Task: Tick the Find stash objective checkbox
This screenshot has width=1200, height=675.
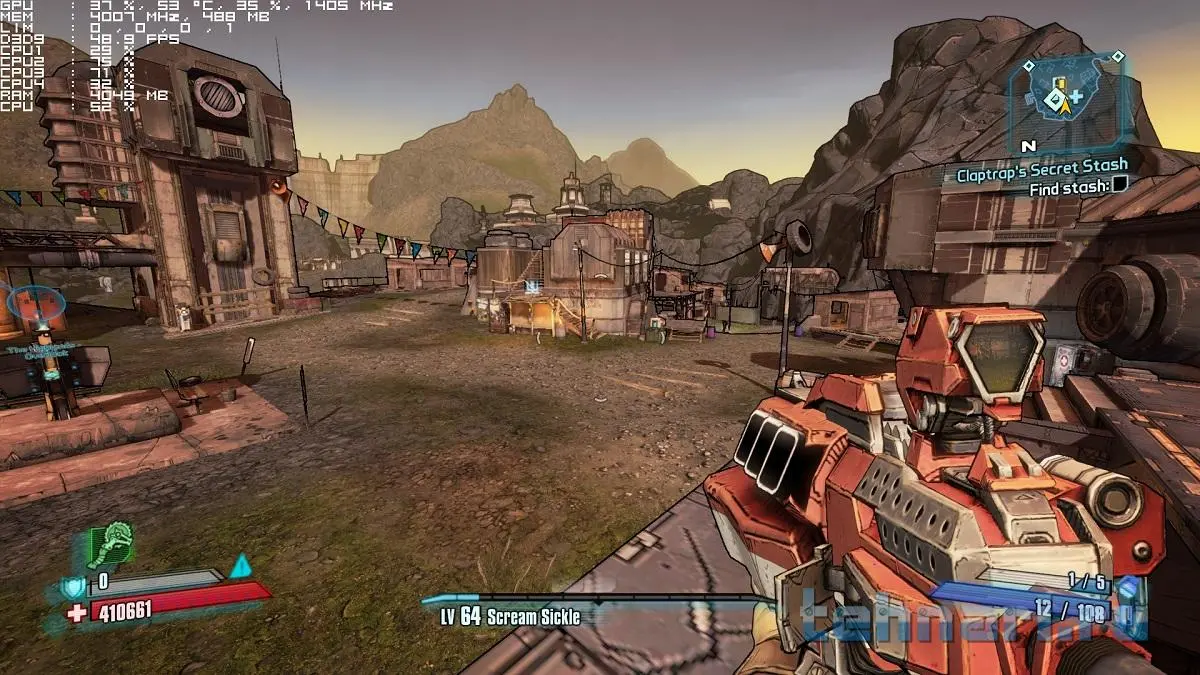Action: [1119, 185]
